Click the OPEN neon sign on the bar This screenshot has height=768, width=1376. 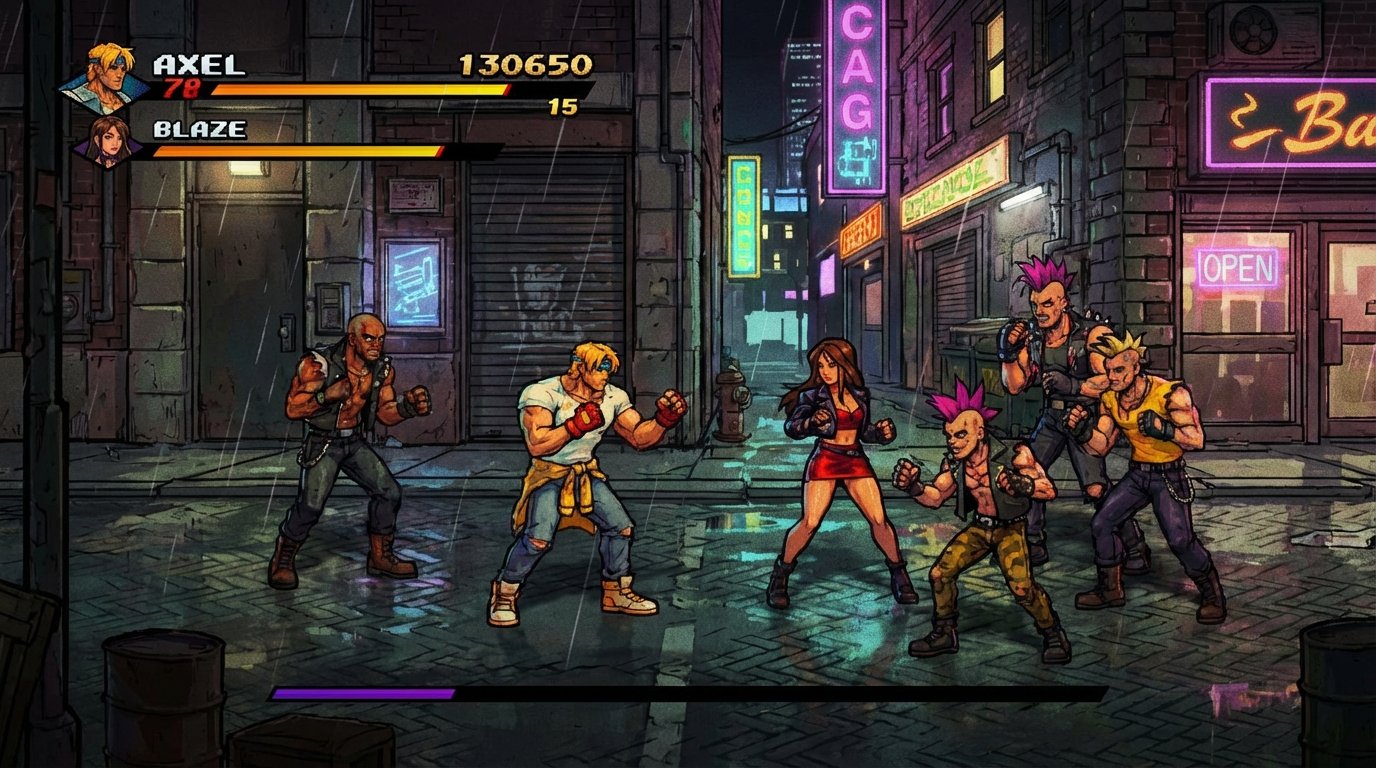click(1239, 267)
